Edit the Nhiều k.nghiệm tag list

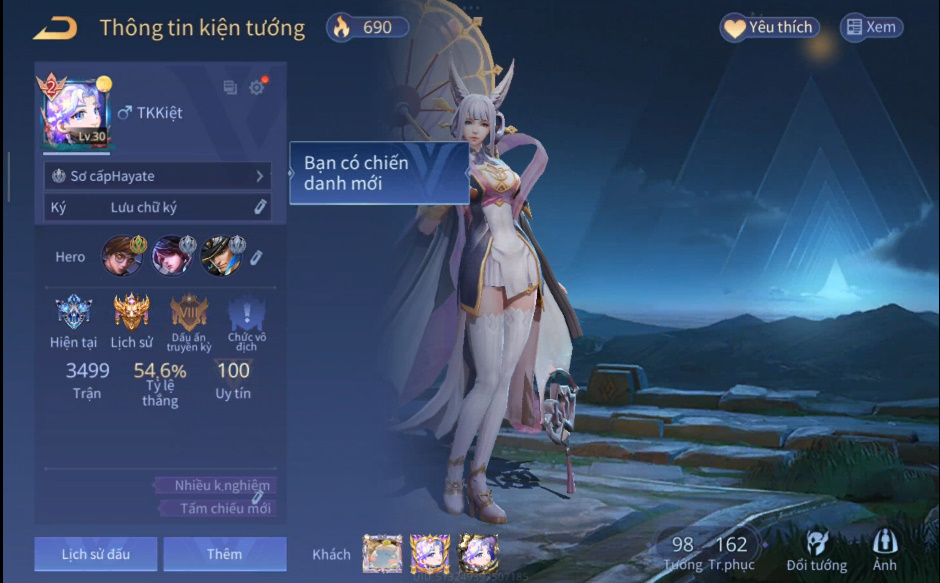point(257,496)
